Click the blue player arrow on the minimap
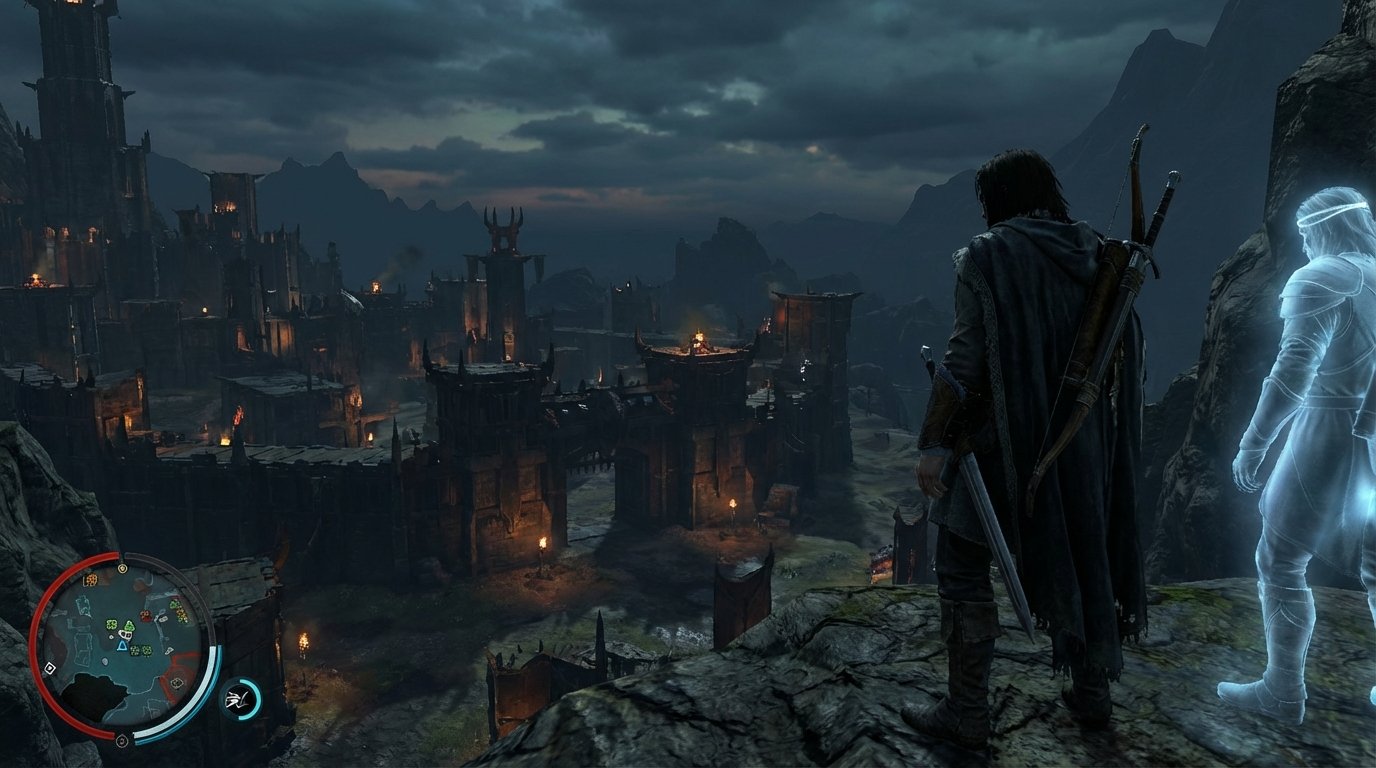The height and width of the screenshot is (768, 1376). pyautogui.click(x=121, y=645)
